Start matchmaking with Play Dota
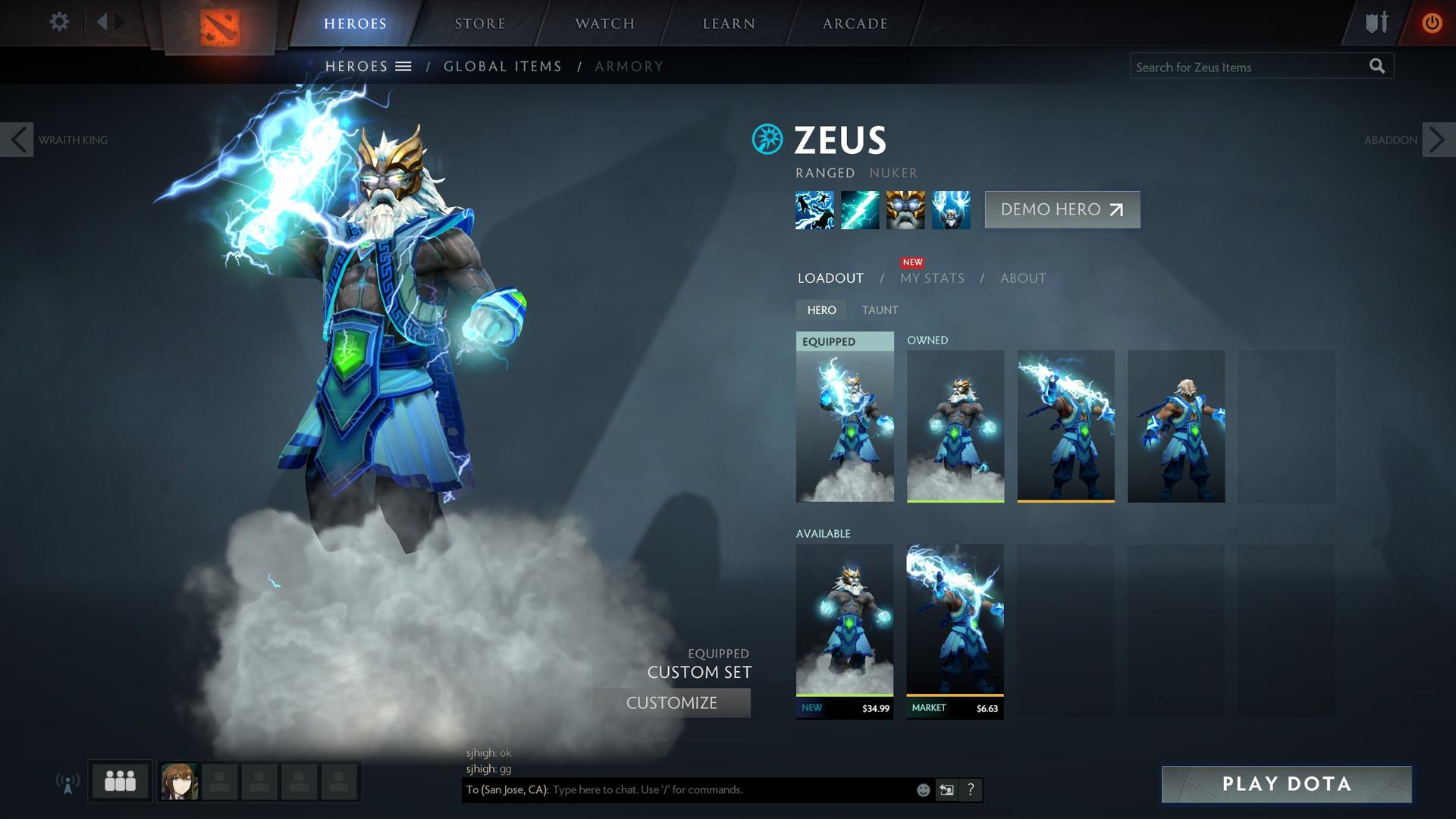1456x819 pixels. point(1286,784)
